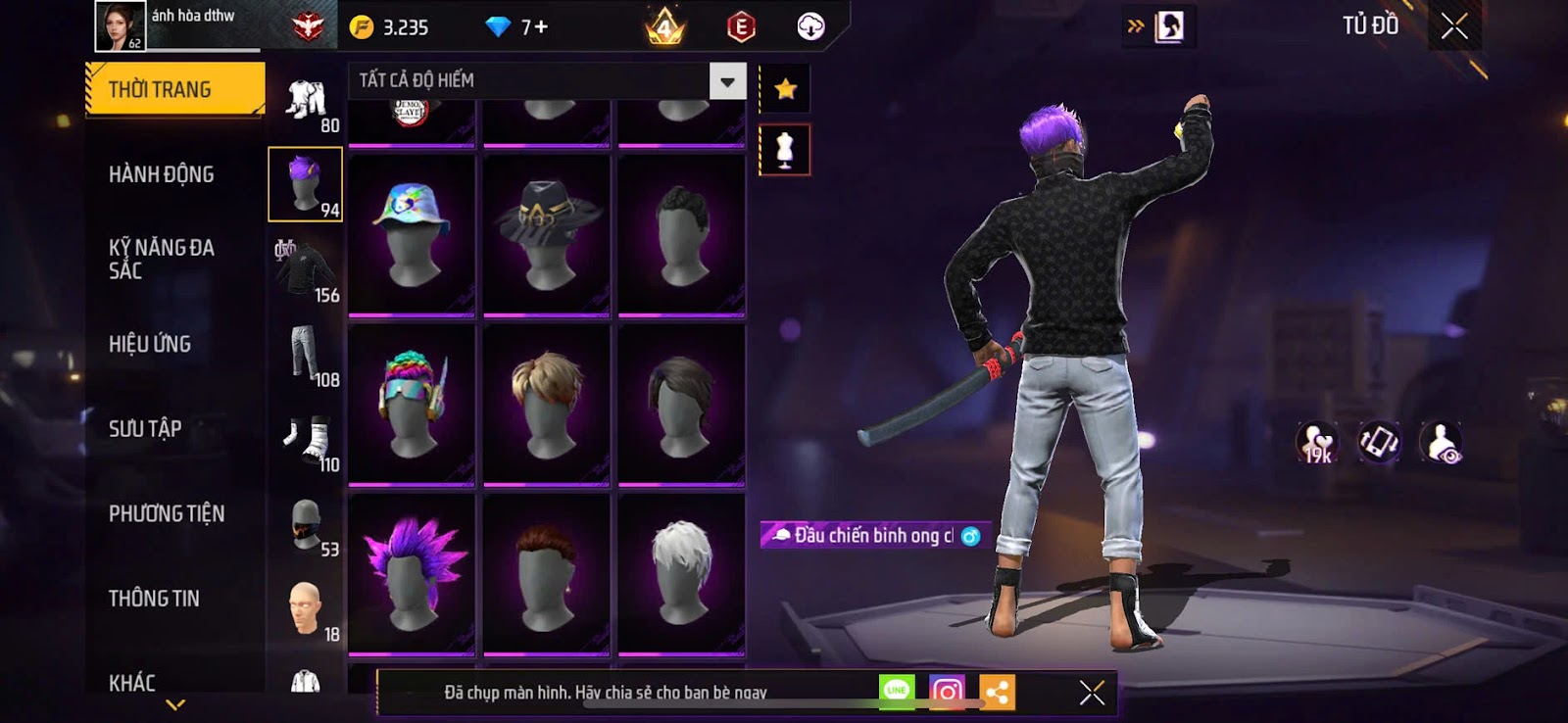This screenshot has width=1568, height=723.
Task: Equip the purple spiky mohawk hair
Action: coord(412,574)
